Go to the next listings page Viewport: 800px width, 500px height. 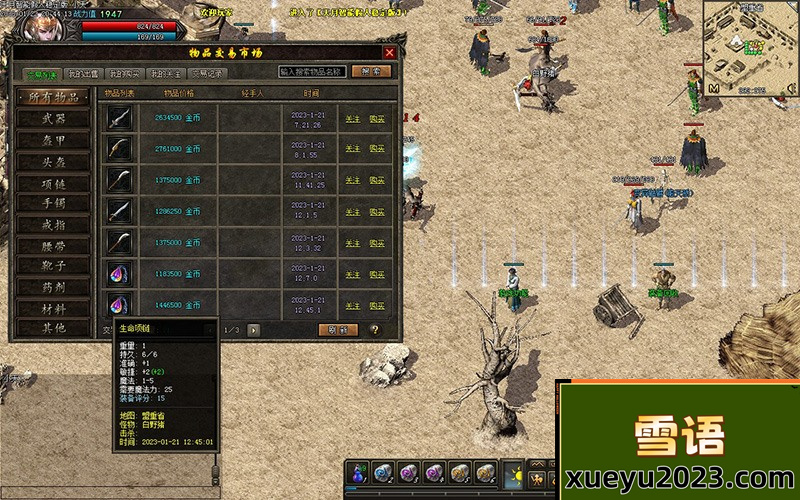[254, 329]
